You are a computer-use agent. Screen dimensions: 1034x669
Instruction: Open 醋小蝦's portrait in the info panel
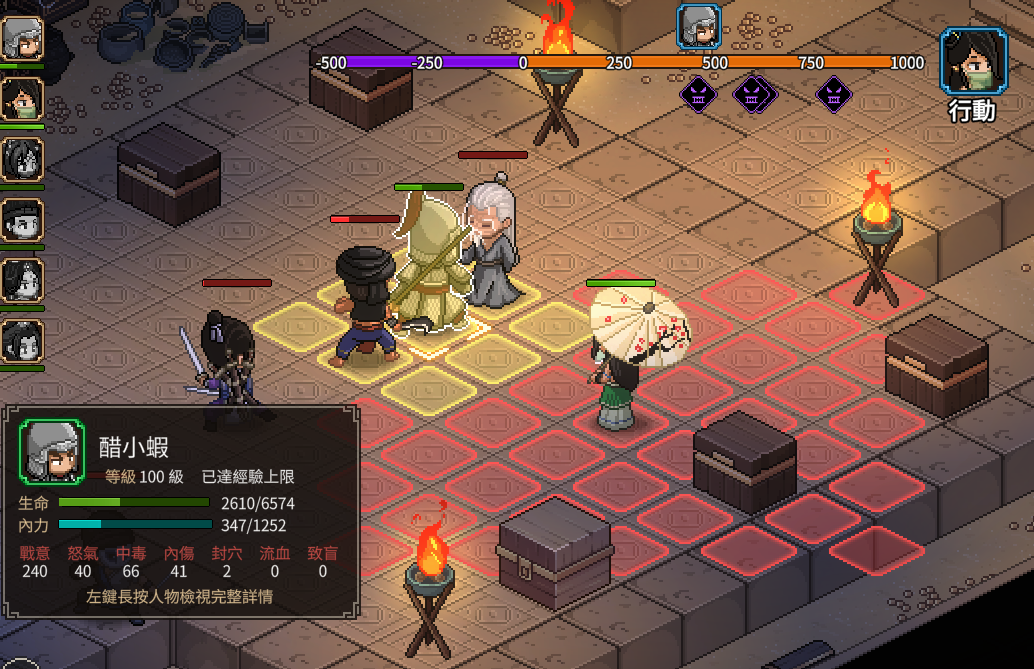pyautogui.click(x=53, y=452)
